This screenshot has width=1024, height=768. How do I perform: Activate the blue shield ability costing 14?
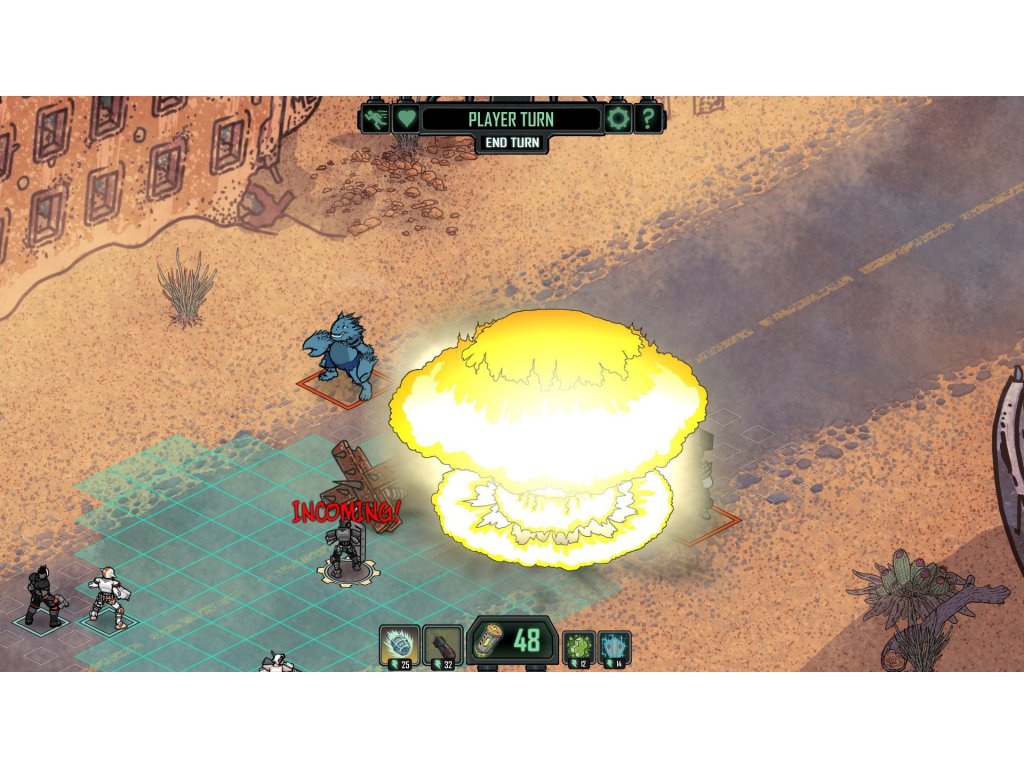click(614, 648)
